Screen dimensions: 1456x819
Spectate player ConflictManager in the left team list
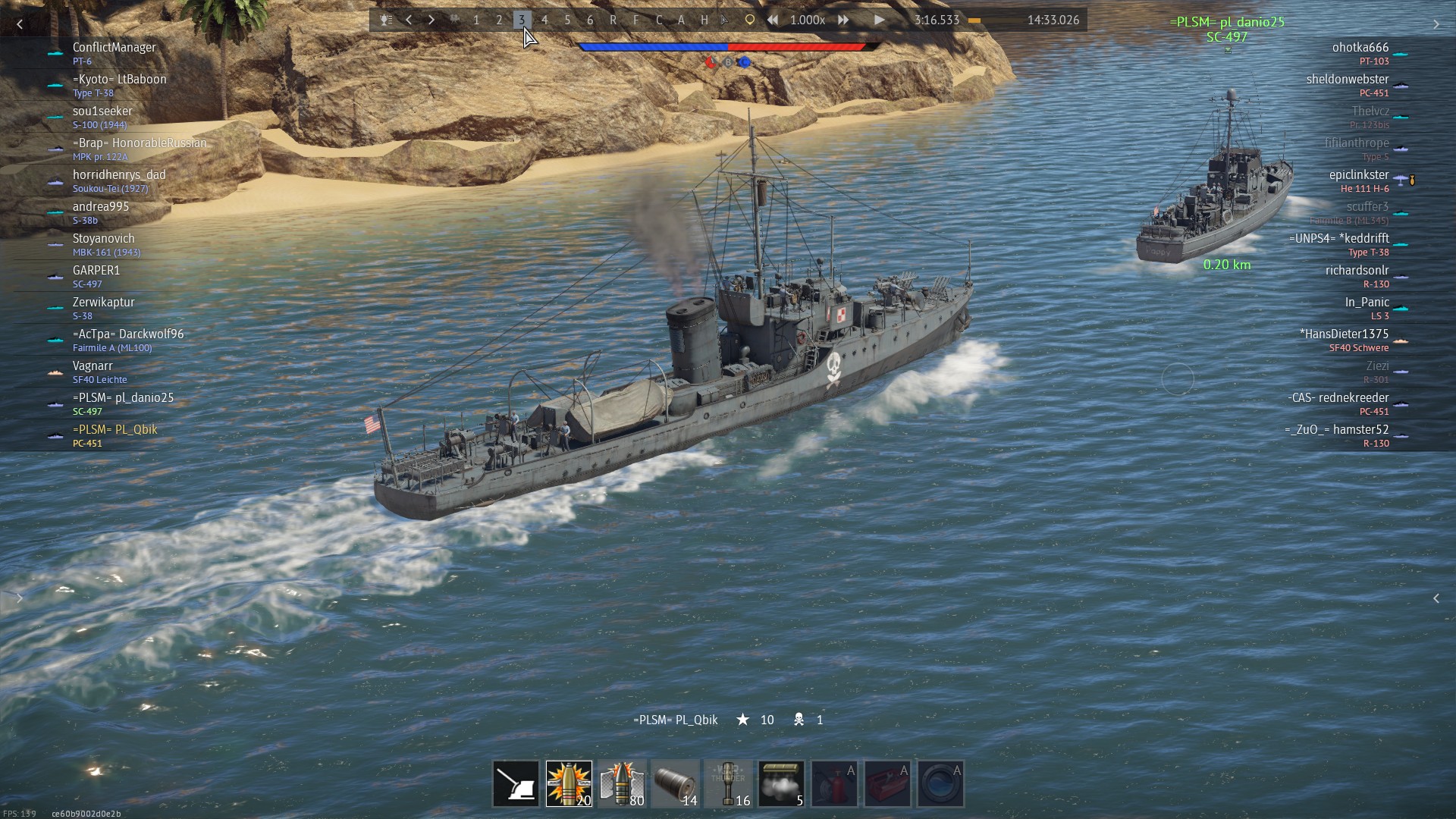point(114,48)
